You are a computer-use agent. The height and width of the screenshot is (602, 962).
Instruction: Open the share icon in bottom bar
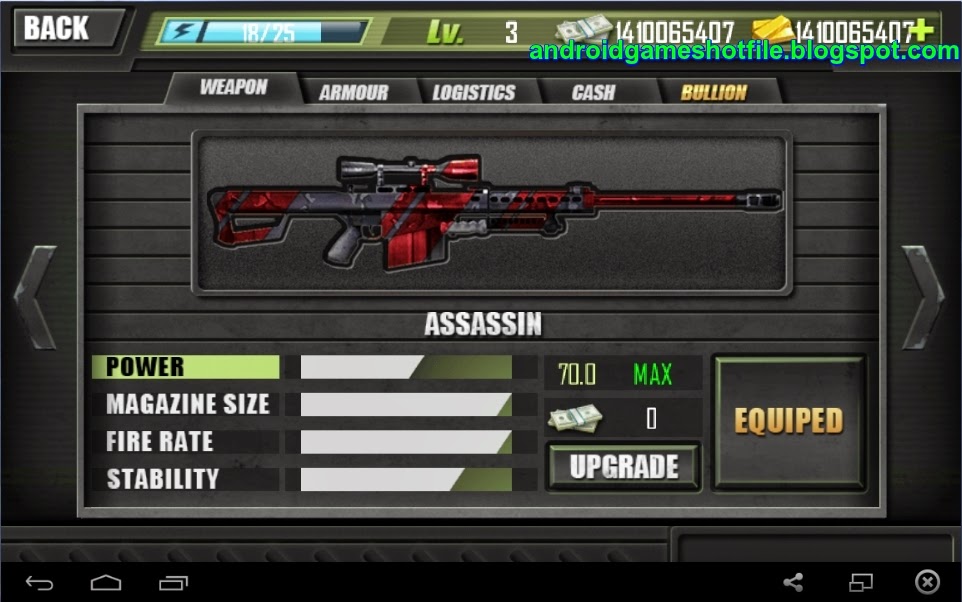(x=793, y=582)
